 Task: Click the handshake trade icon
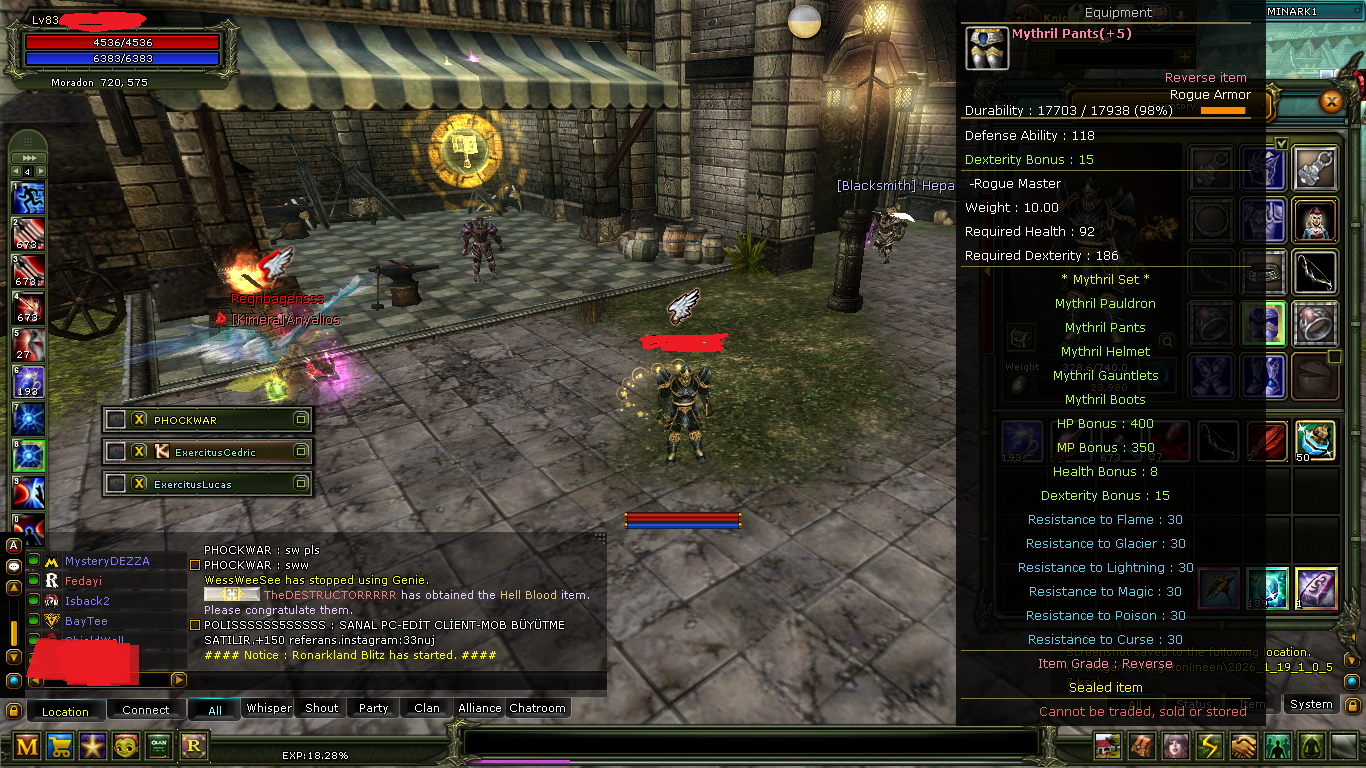click(x=1243, y=746)
